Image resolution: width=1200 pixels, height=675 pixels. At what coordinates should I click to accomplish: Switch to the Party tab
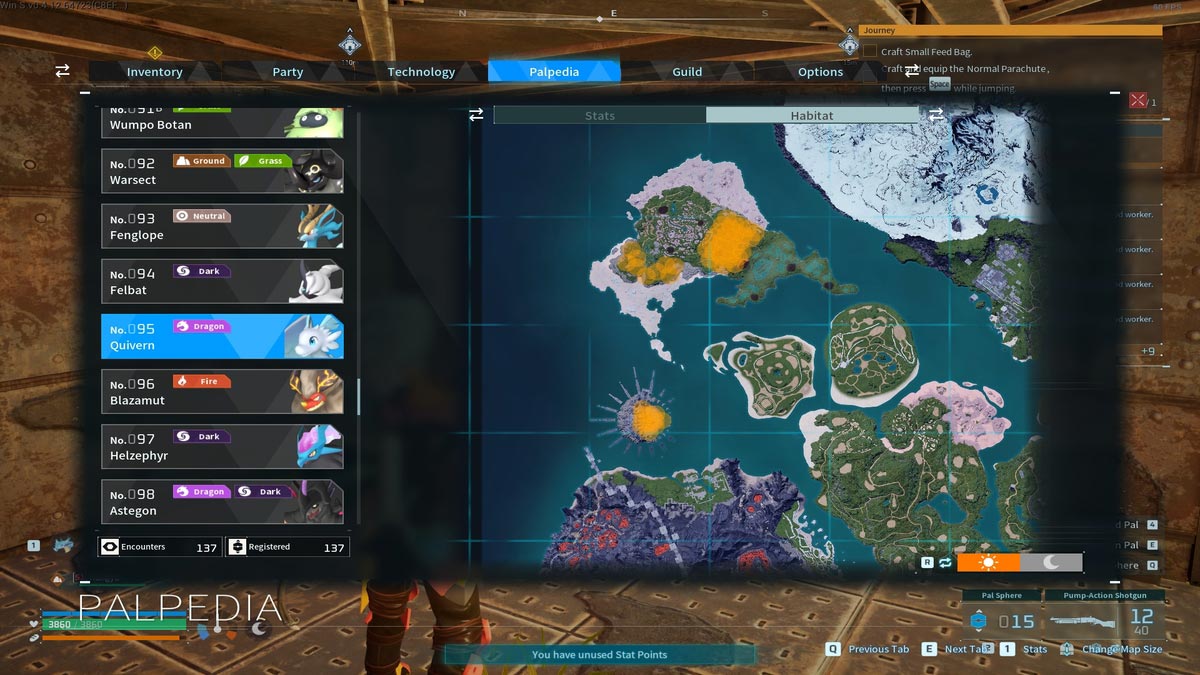coord(288,72)
